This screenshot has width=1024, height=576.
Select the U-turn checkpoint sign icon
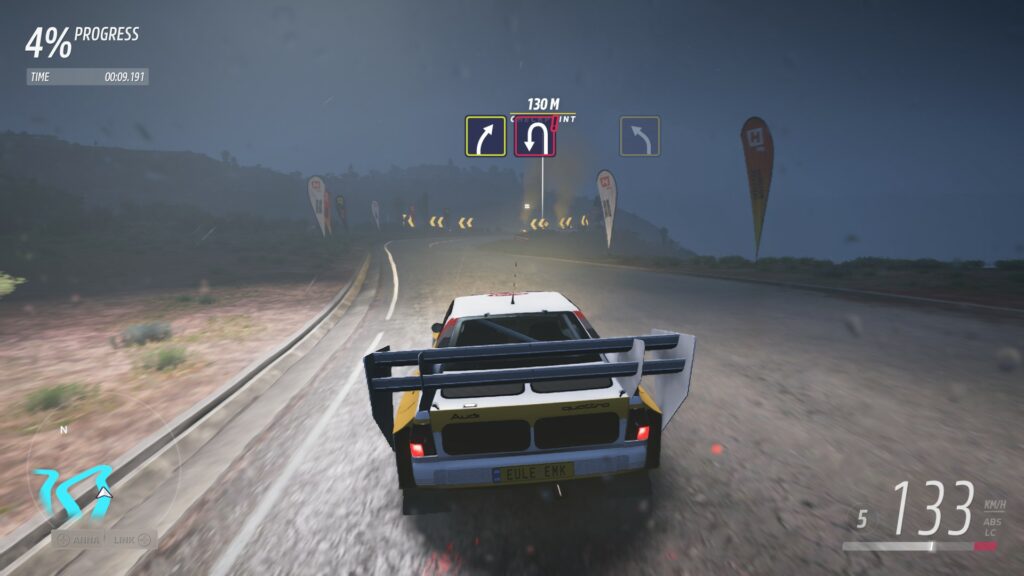point(535,137)
